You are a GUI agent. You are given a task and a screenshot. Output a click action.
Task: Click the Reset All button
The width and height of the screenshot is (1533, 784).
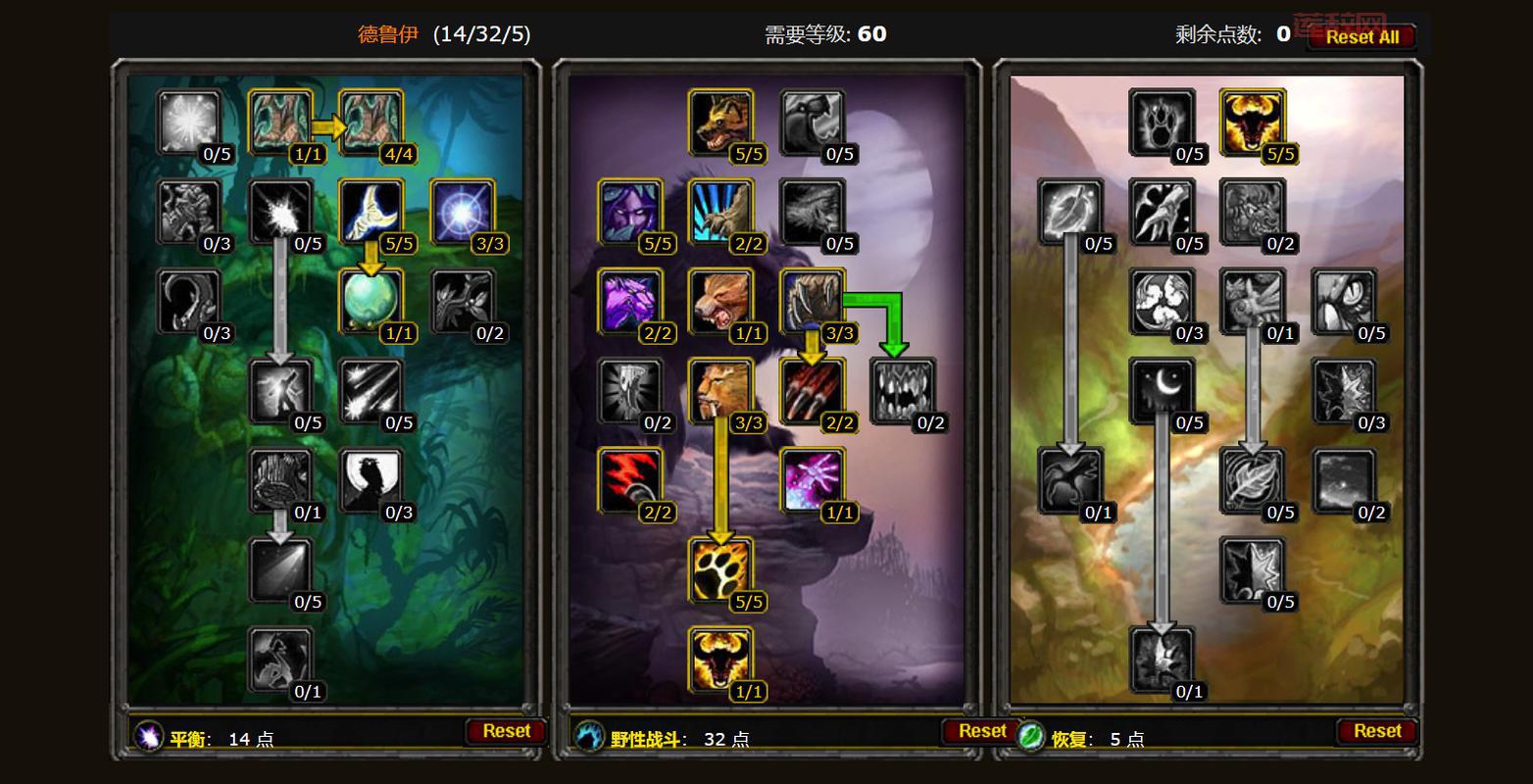click(1361, 37)
